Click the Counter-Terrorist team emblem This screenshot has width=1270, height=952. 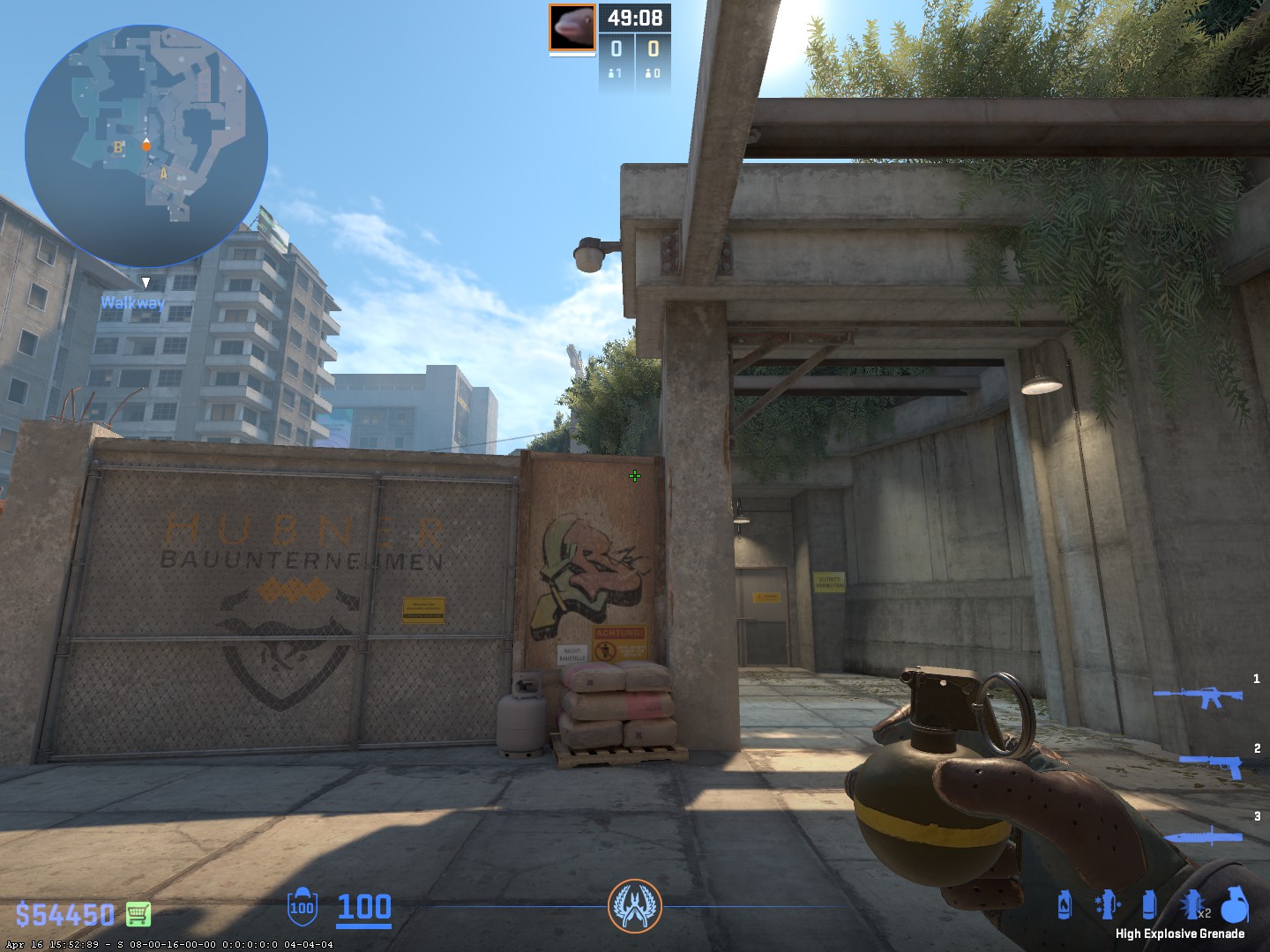(635, 906)
